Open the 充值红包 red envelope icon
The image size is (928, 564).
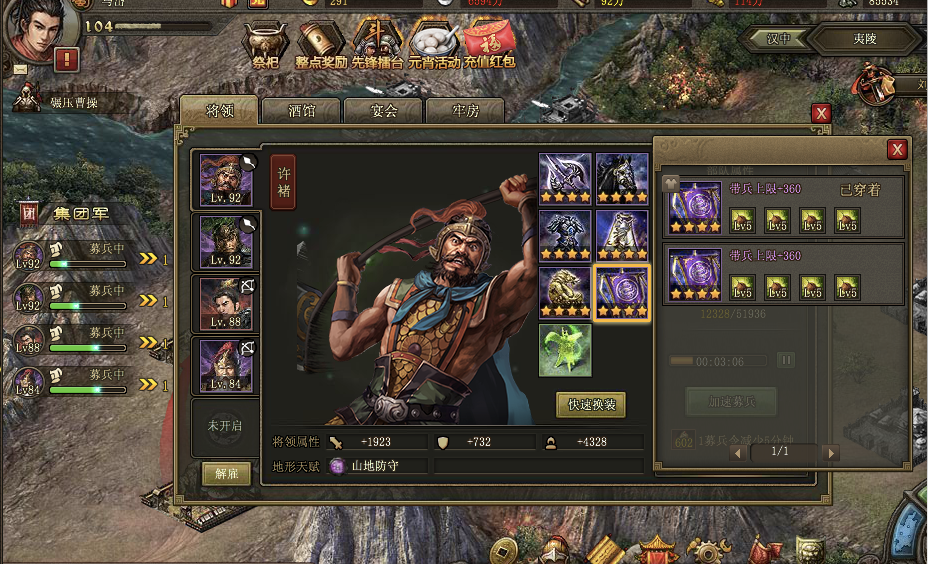pyautogui.click(x=490, y=45)
